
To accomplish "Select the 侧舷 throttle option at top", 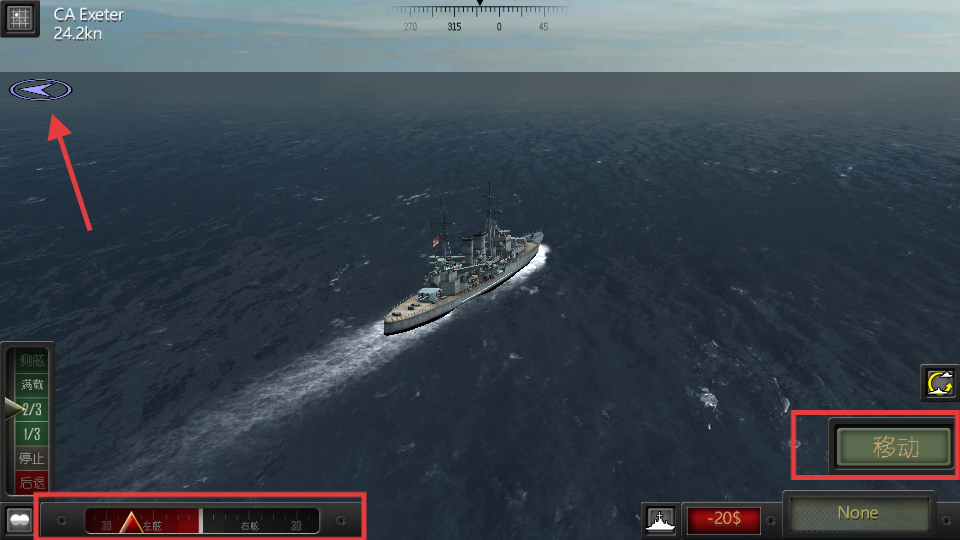I will [x=33, y=360].
